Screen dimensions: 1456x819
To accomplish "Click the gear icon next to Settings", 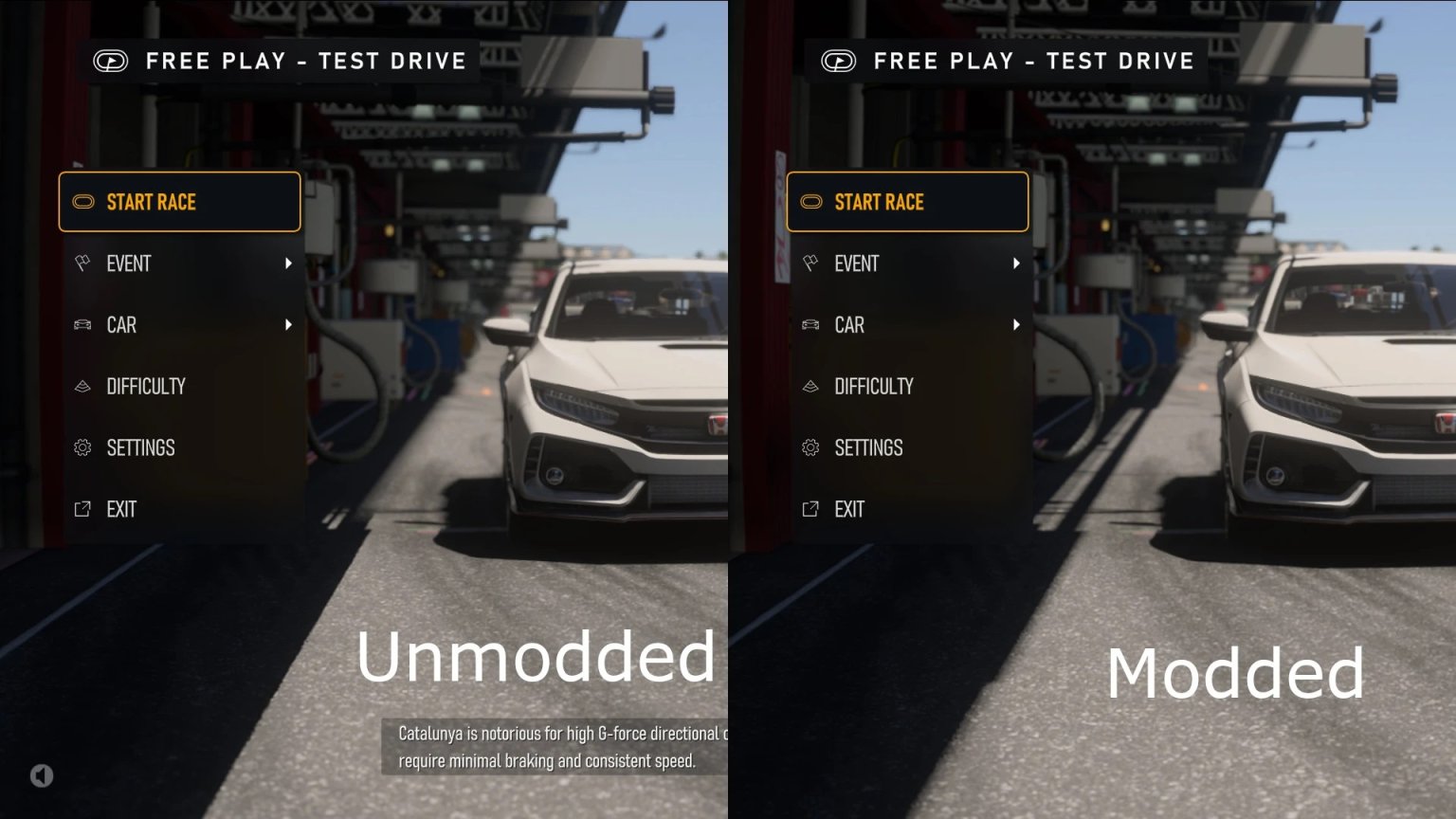I will point(82,447).
